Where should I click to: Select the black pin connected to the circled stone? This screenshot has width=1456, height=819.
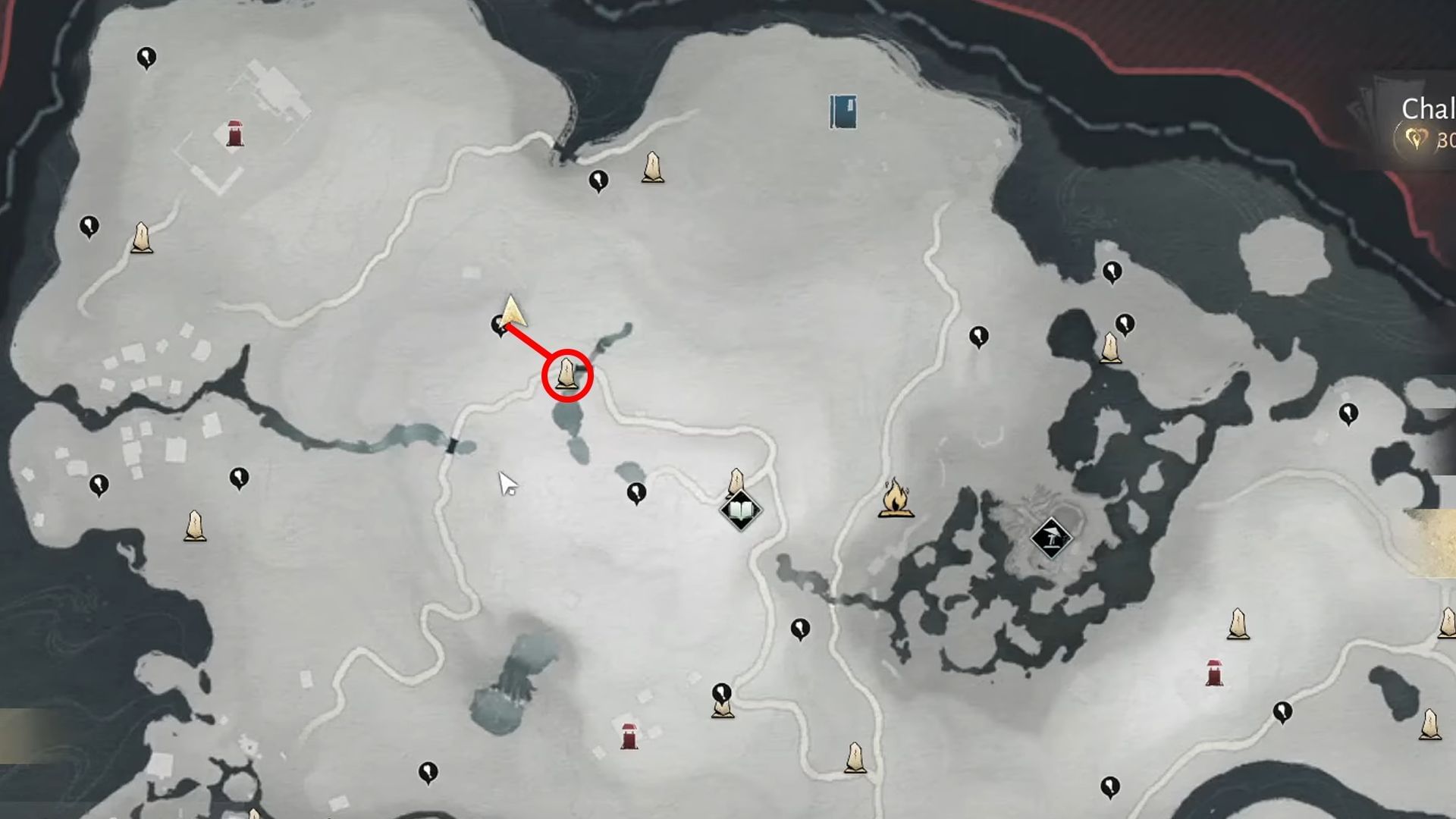click(x=500, y=325)
